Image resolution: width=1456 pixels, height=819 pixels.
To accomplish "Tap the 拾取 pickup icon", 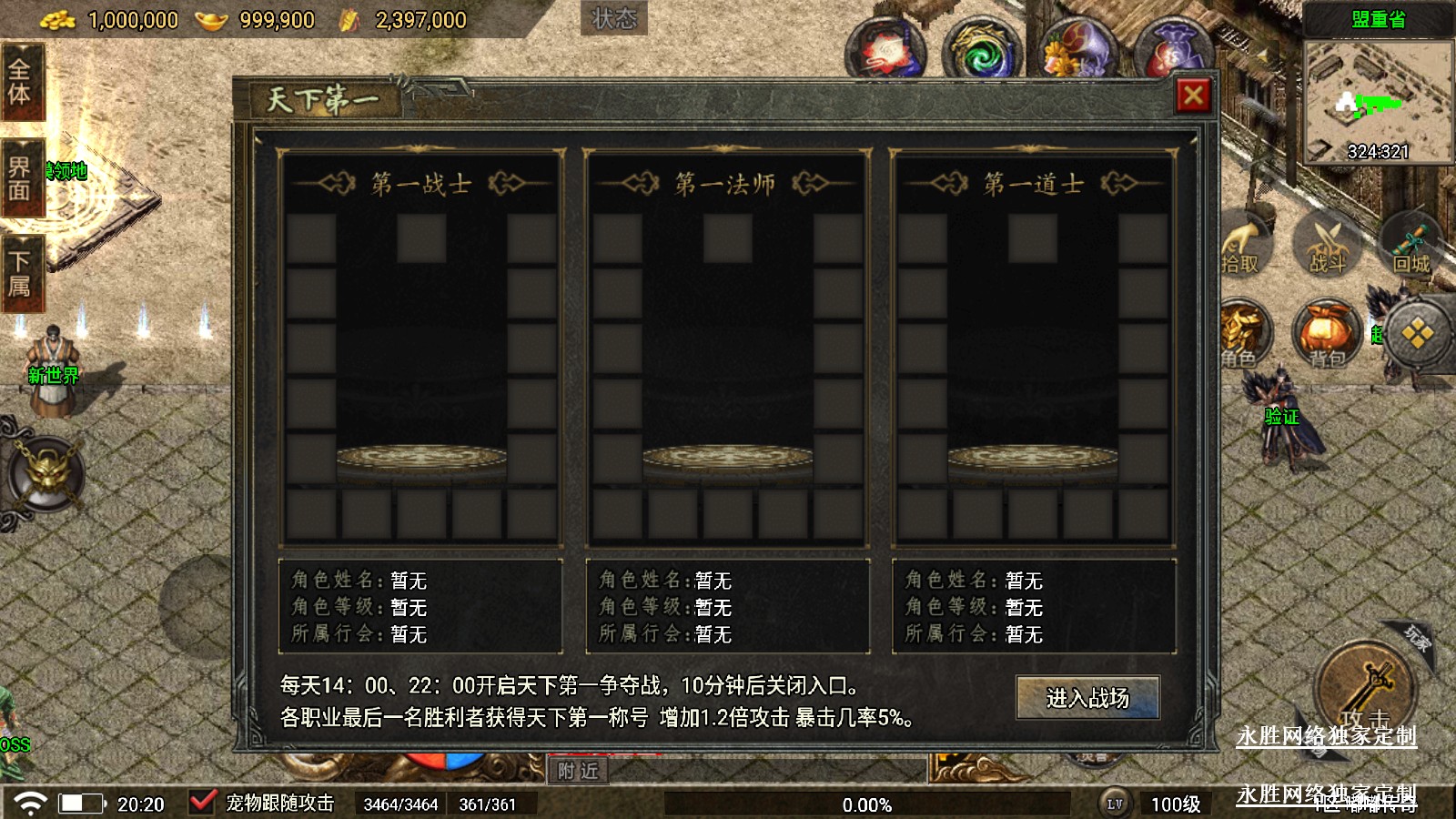I will pyautogui.click(x=1240, y=244).
